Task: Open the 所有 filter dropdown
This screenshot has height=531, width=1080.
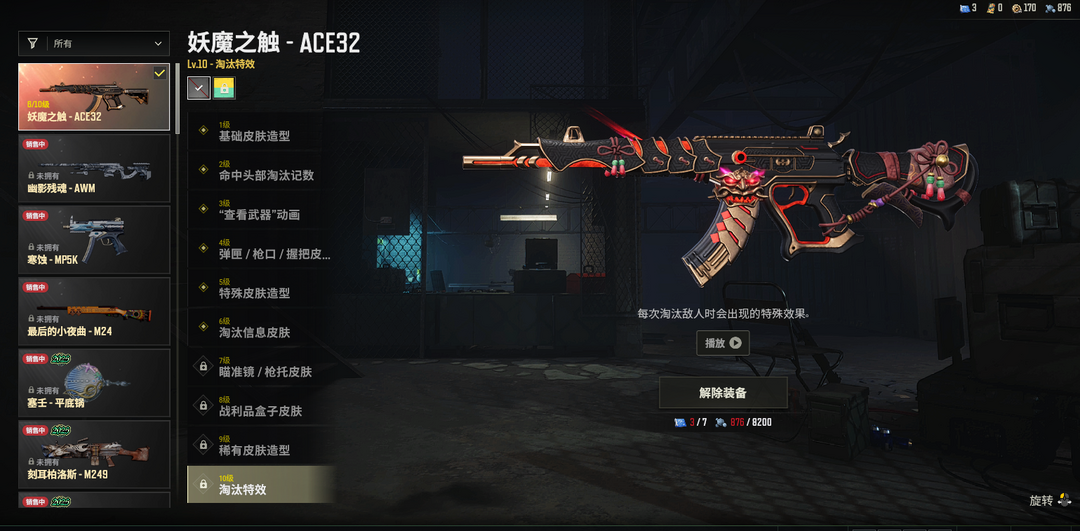Action: pos(94,44)
